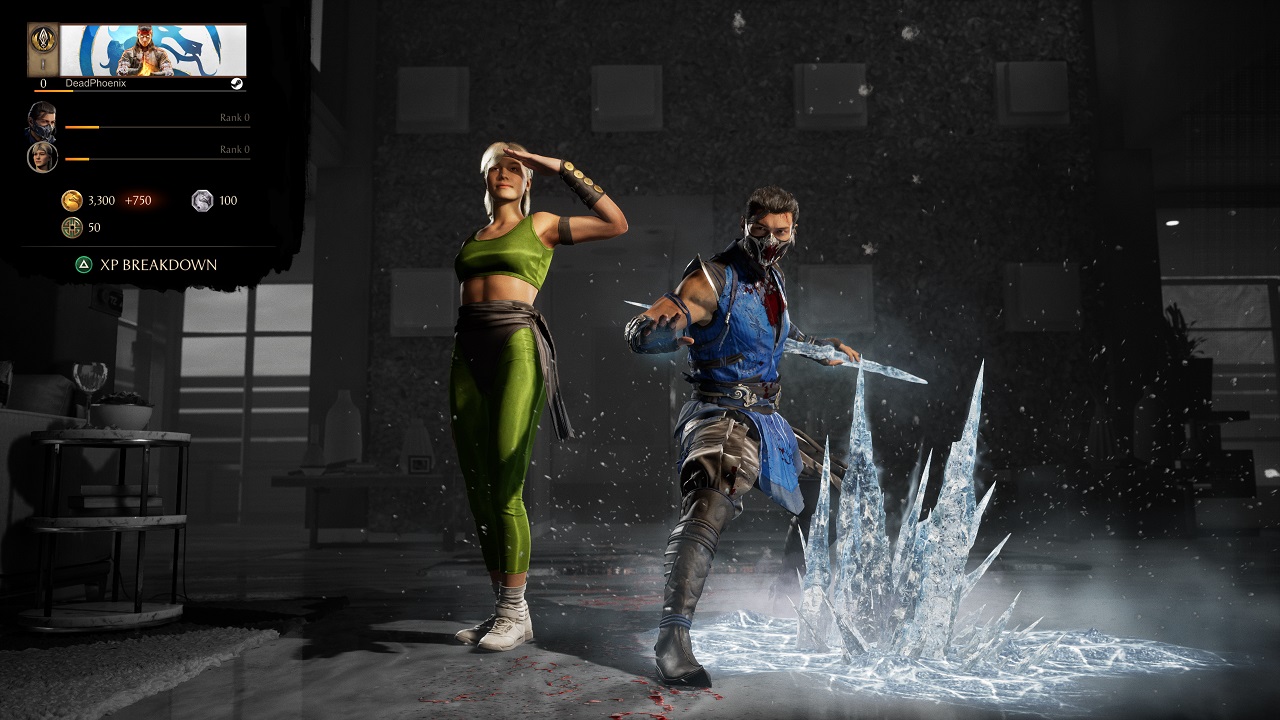Viewport: 1280px width, 720px height.
Task: Click the DeadPhoenix player name
Action: tap(96, 82)
